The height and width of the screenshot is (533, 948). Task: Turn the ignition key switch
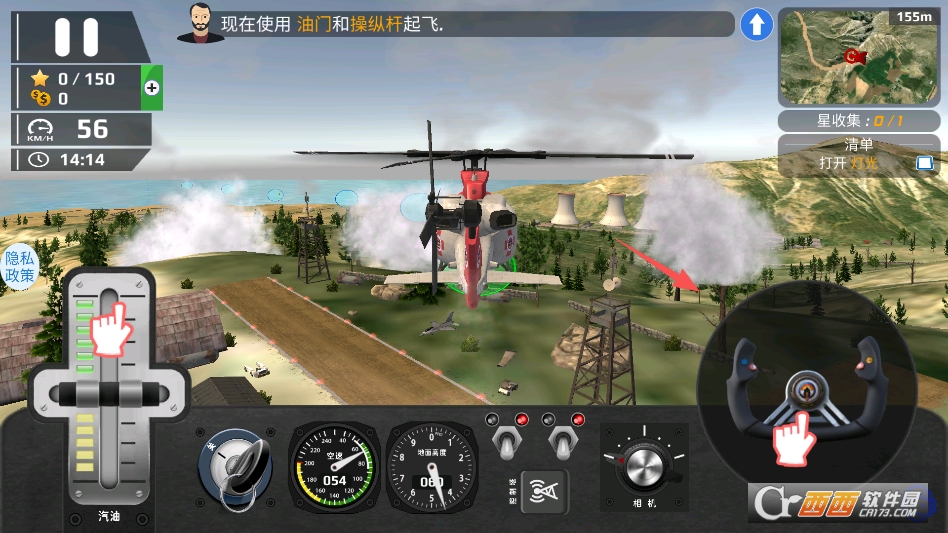point(236,466)
